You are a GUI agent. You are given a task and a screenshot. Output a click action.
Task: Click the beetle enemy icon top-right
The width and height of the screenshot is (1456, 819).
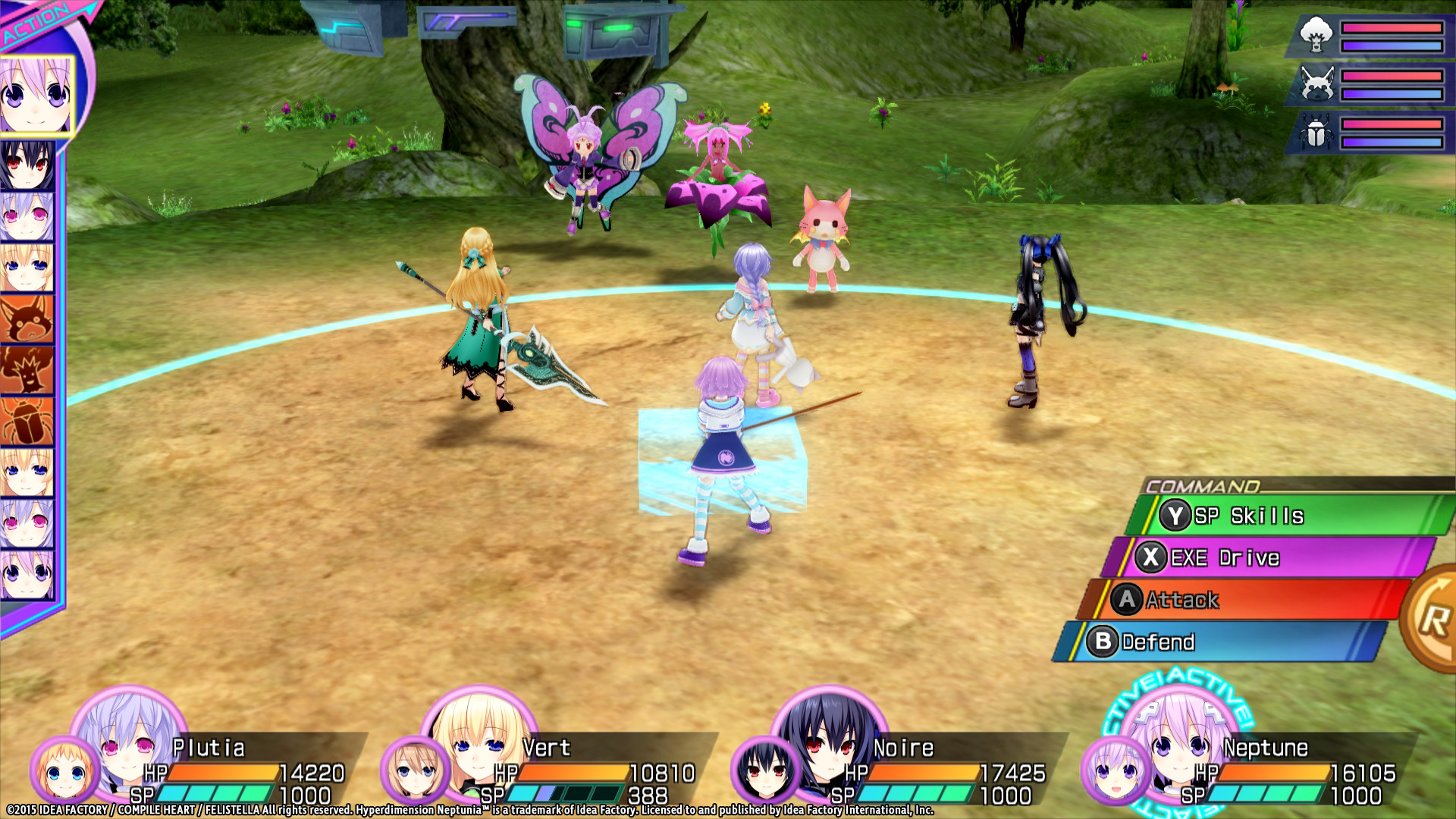click(x=1316, y=130)
